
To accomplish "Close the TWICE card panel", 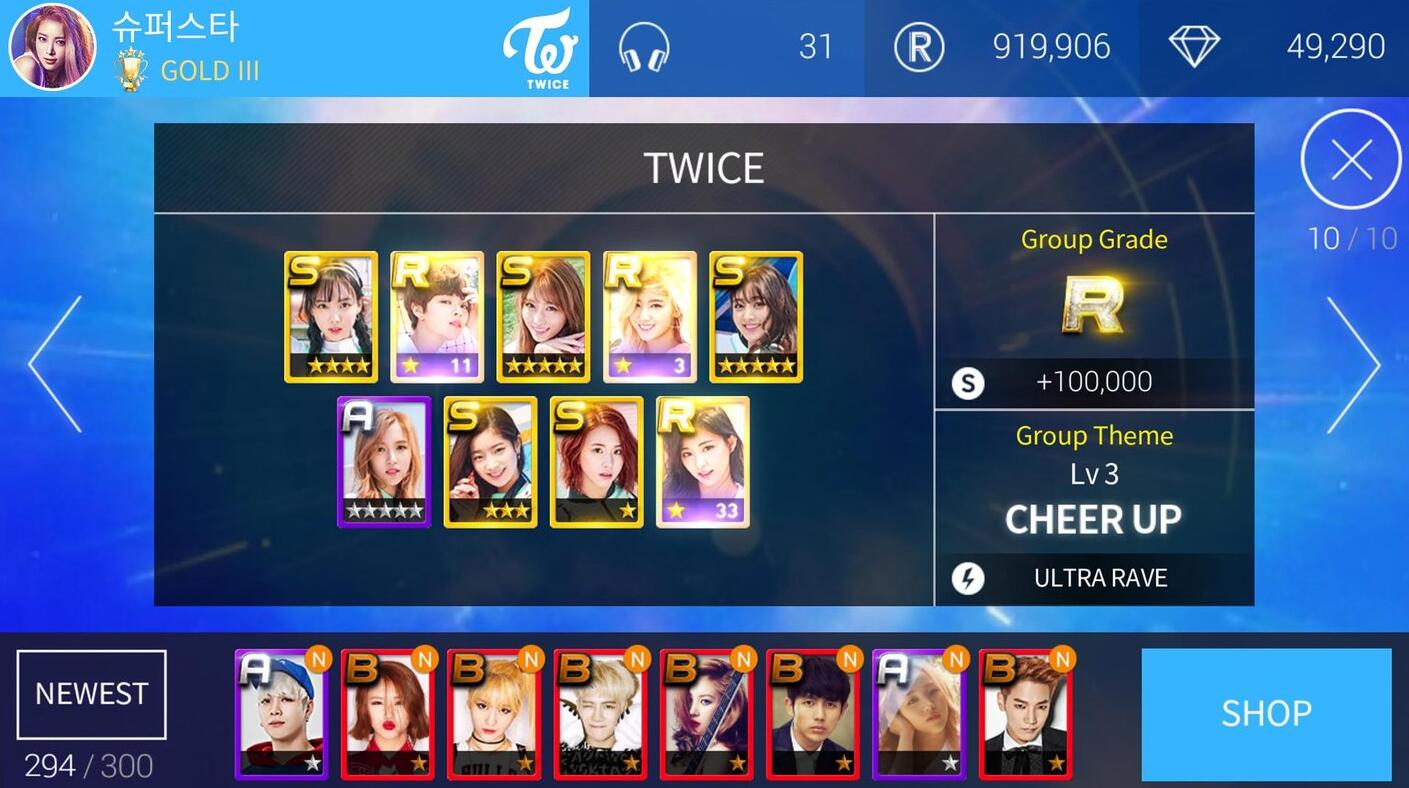I will pyautogui.click(x=1351, y=160).
